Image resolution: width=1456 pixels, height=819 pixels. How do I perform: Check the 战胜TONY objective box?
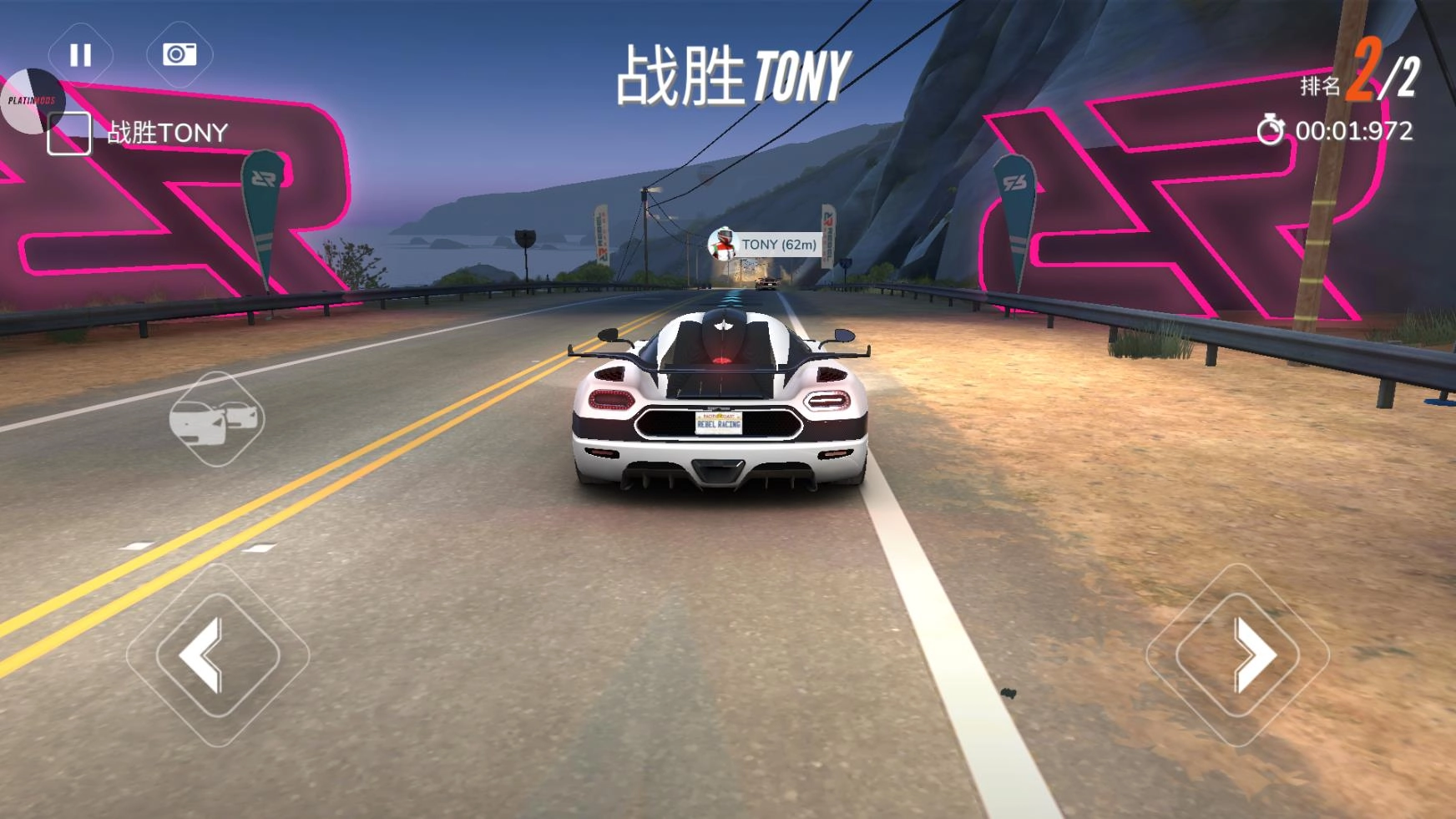(x=70, y=130)
